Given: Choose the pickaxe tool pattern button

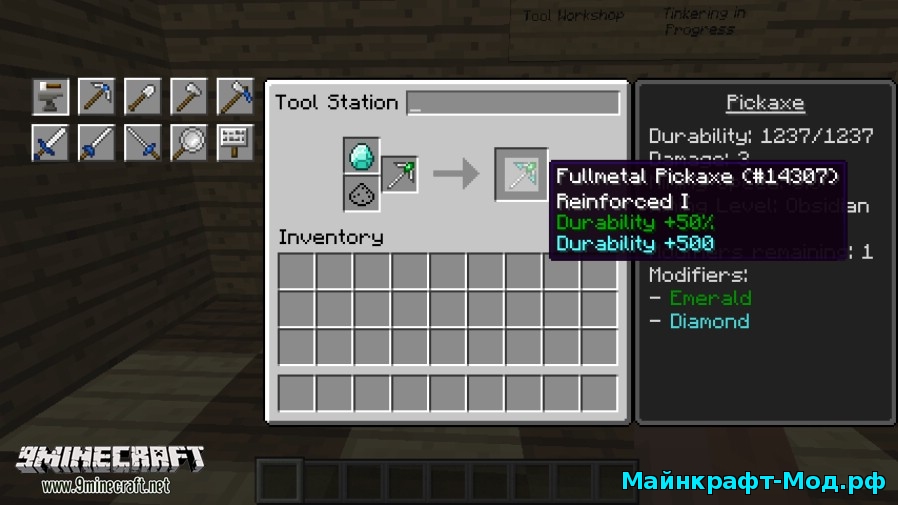Looking at the screenshot, I should click(96, 97).
